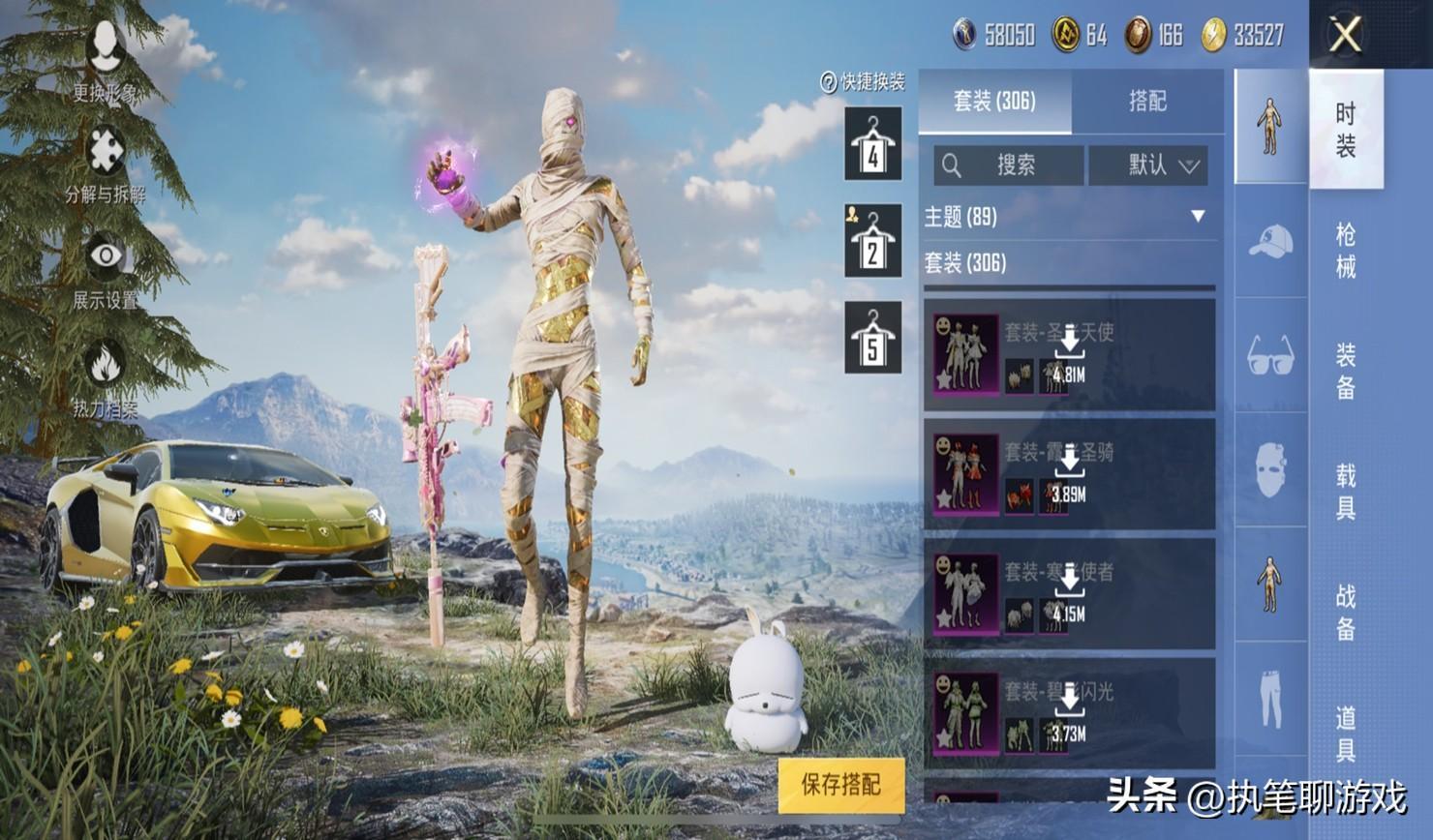Switch to the 枪械 weapons category
This screenshot has width=1433, height=840.
(x=1346, y=250)
